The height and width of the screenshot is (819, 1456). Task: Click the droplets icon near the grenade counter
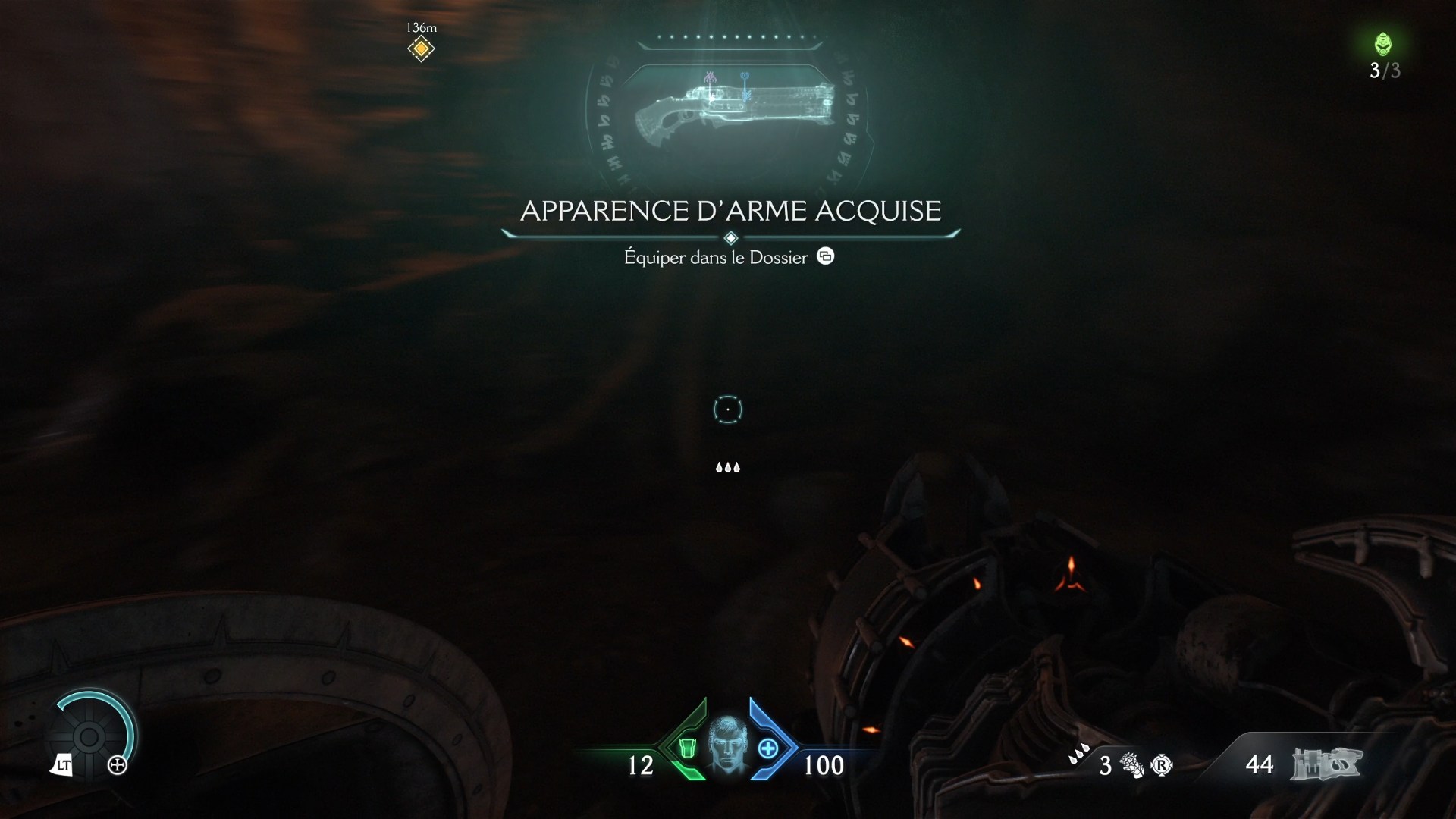(1080, 753)
